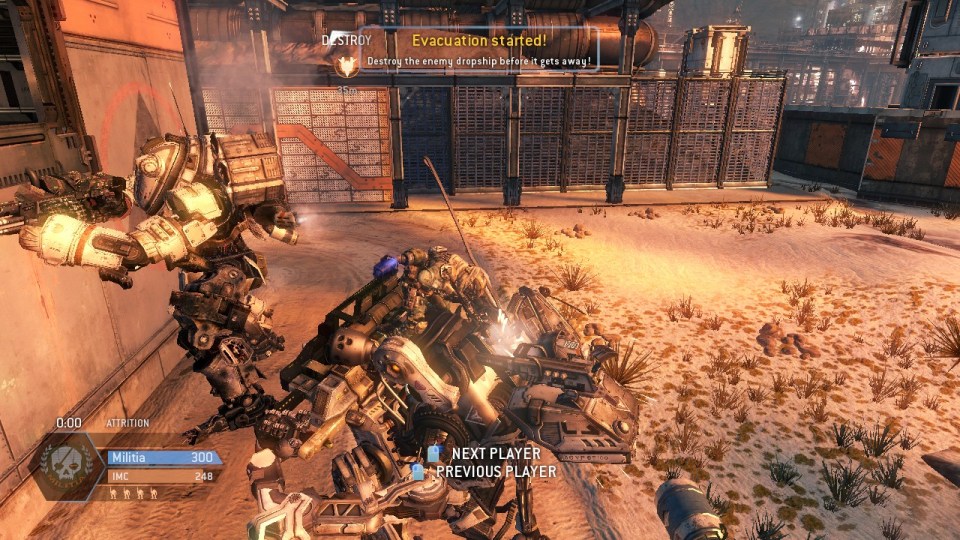This screenshot has height=540, width=960.
Task: Click the Evacuation started objective banner
Action: pyautogui.click(x=480, y=41)
